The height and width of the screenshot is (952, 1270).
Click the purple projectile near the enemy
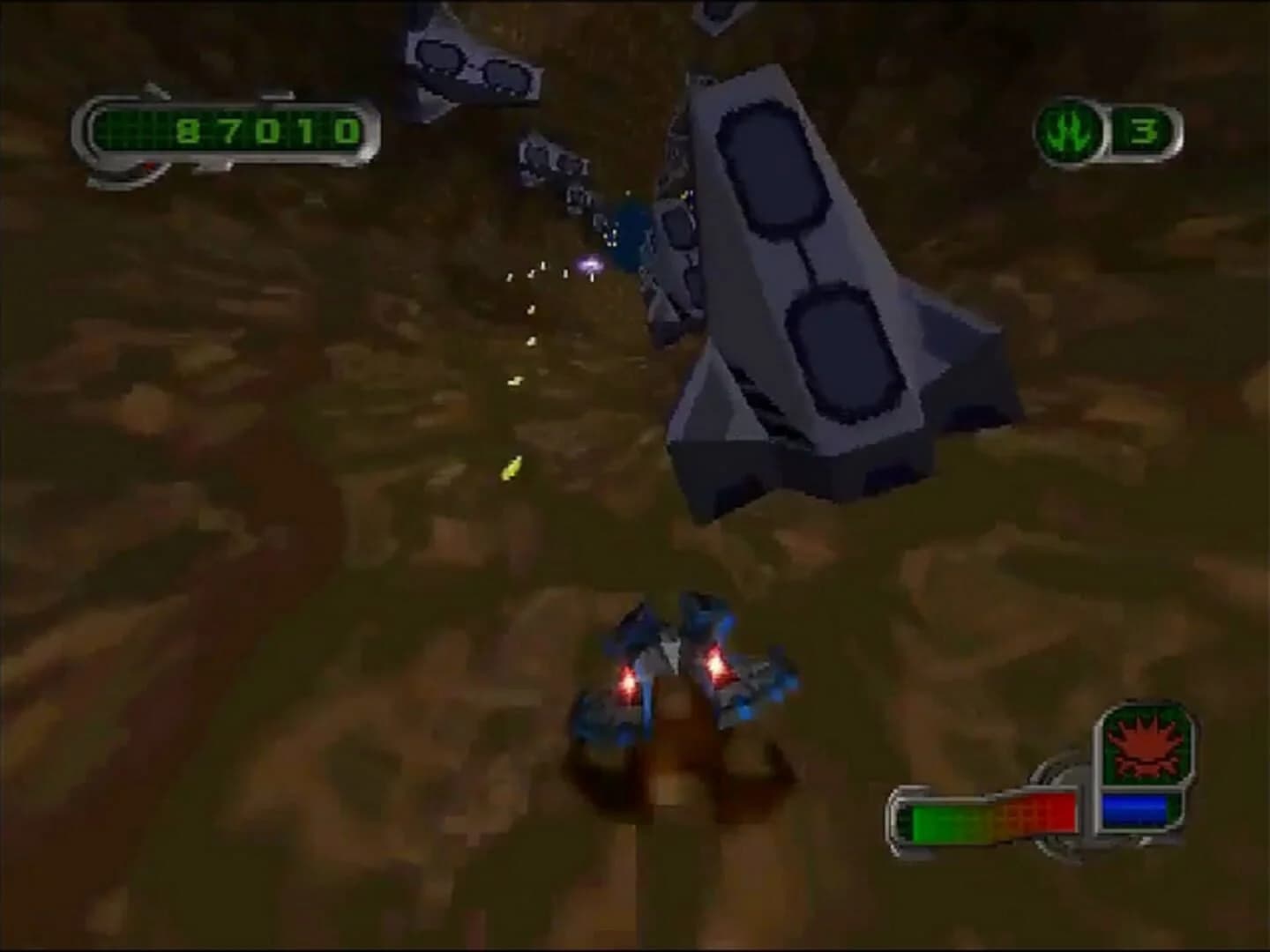(x=589, y=262)
